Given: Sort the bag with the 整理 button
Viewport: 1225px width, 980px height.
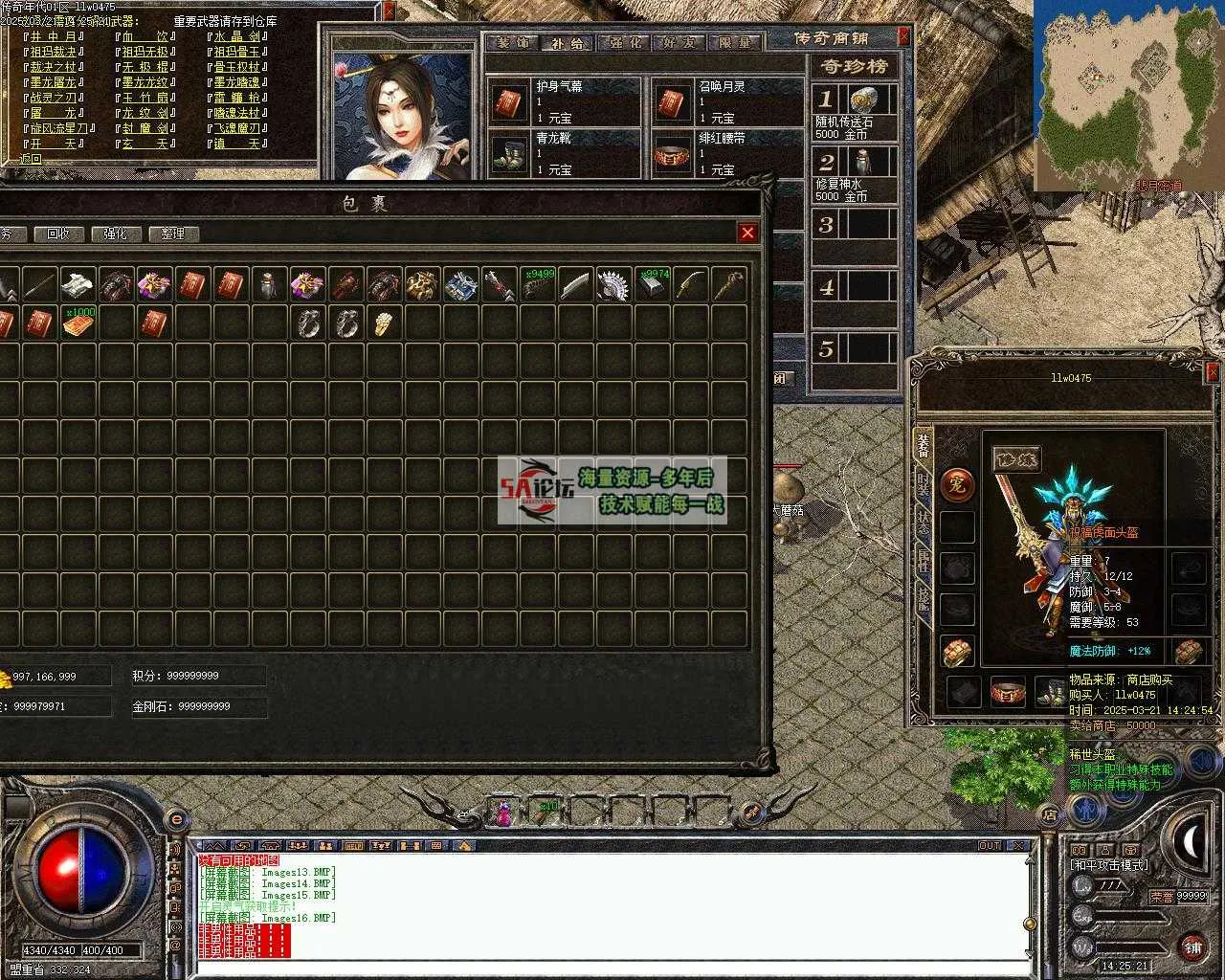Looking at the screenshot, I should pyautogui.click(x=172, y=234).
